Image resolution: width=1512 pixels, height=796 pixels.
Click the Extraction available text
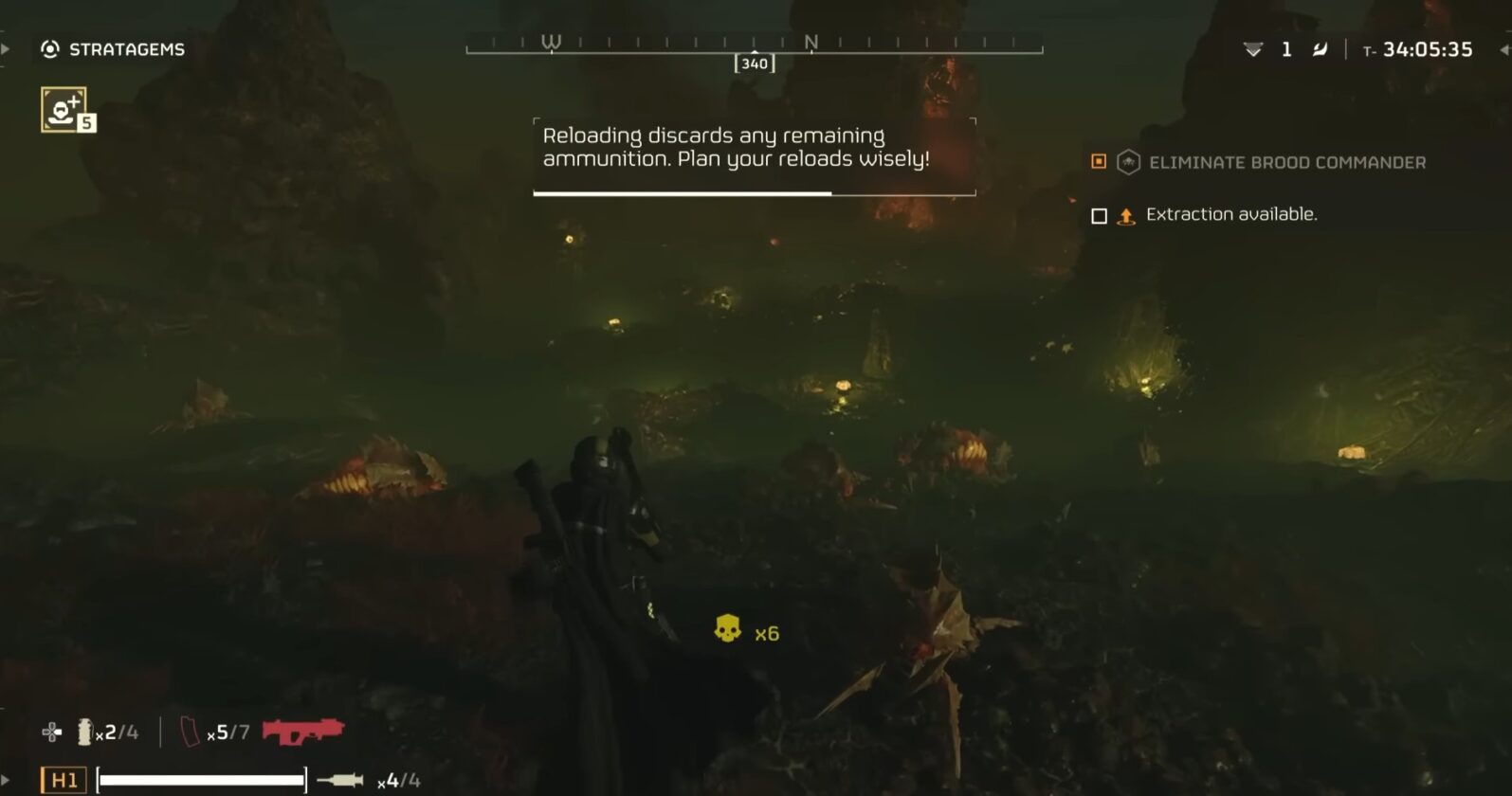point(1232,214)
